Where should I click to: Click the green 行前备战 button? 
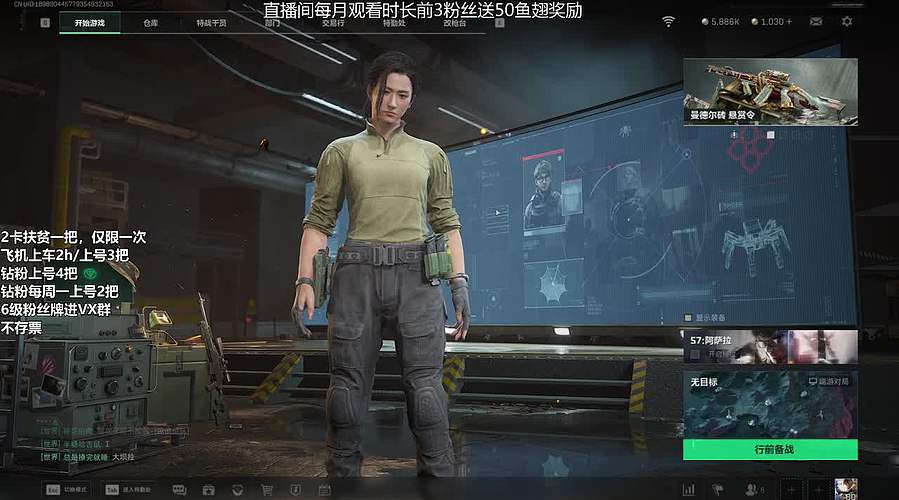(x=770, y=450)
